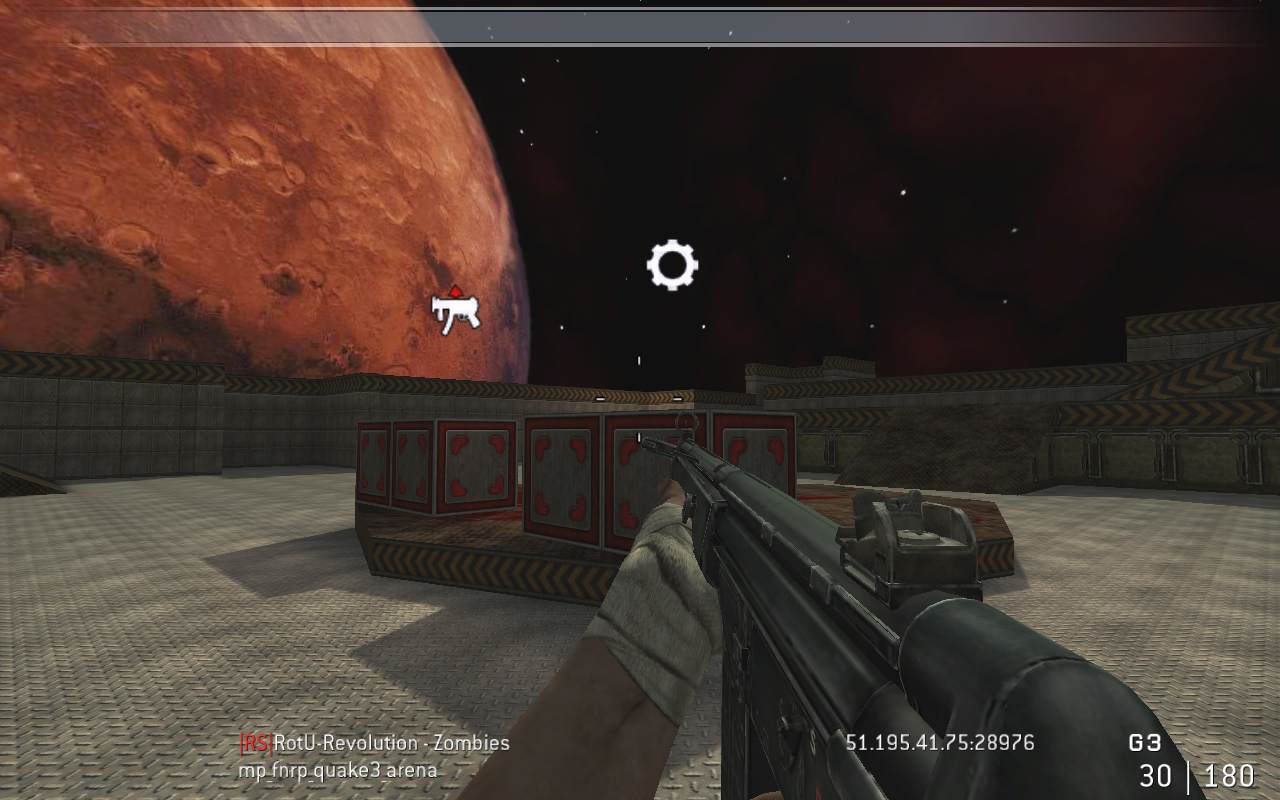Click the ammo counter showing 30
This screenshot has height=800, width=1280.
(1155, 776)
